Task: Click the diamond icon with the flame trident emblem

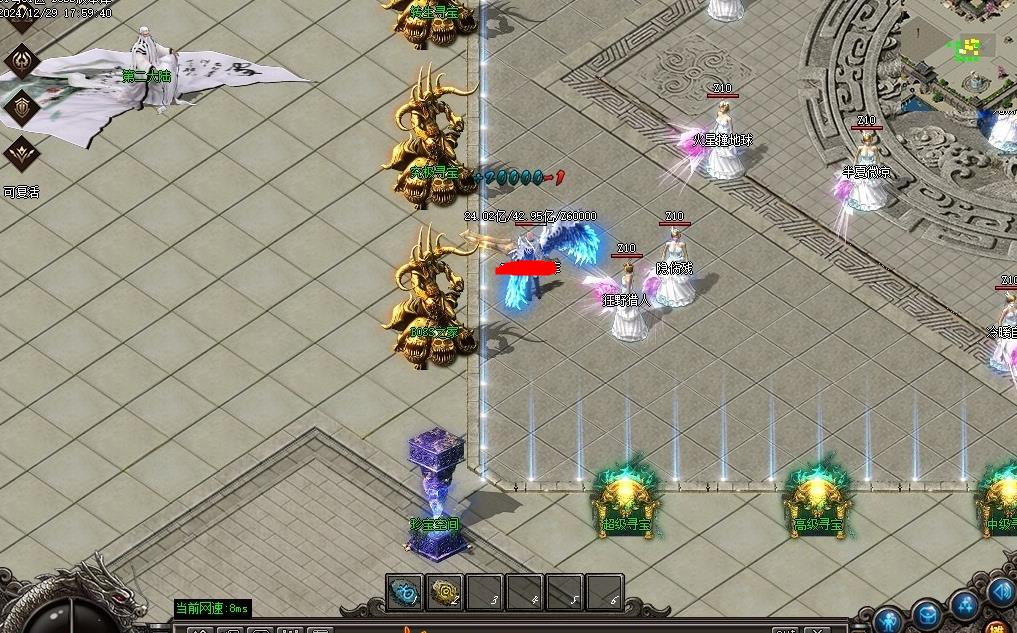Action: coord(21,61)
